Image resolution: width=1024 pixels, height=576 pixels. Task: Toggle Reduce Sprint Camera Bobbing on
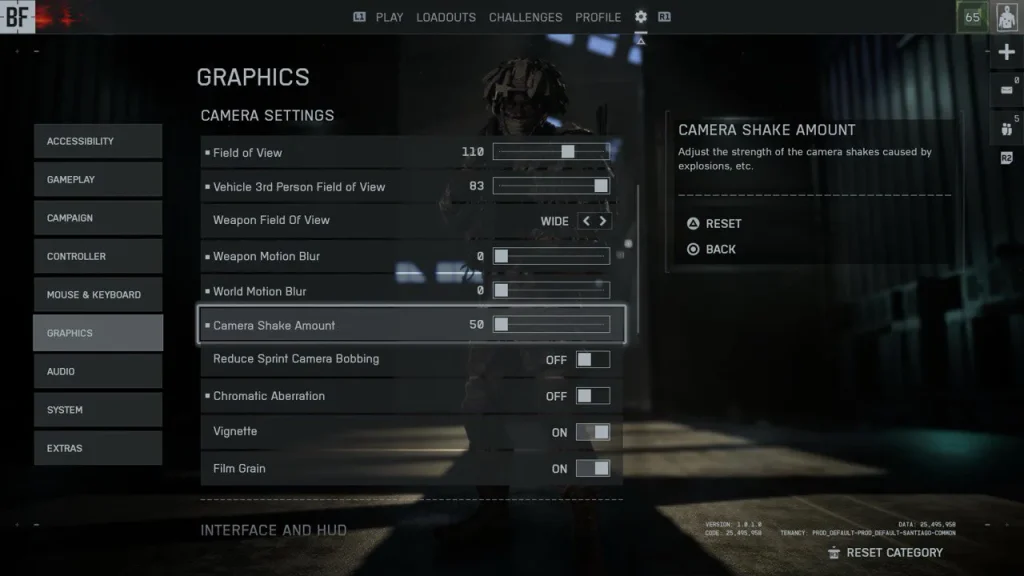[592, 360]
